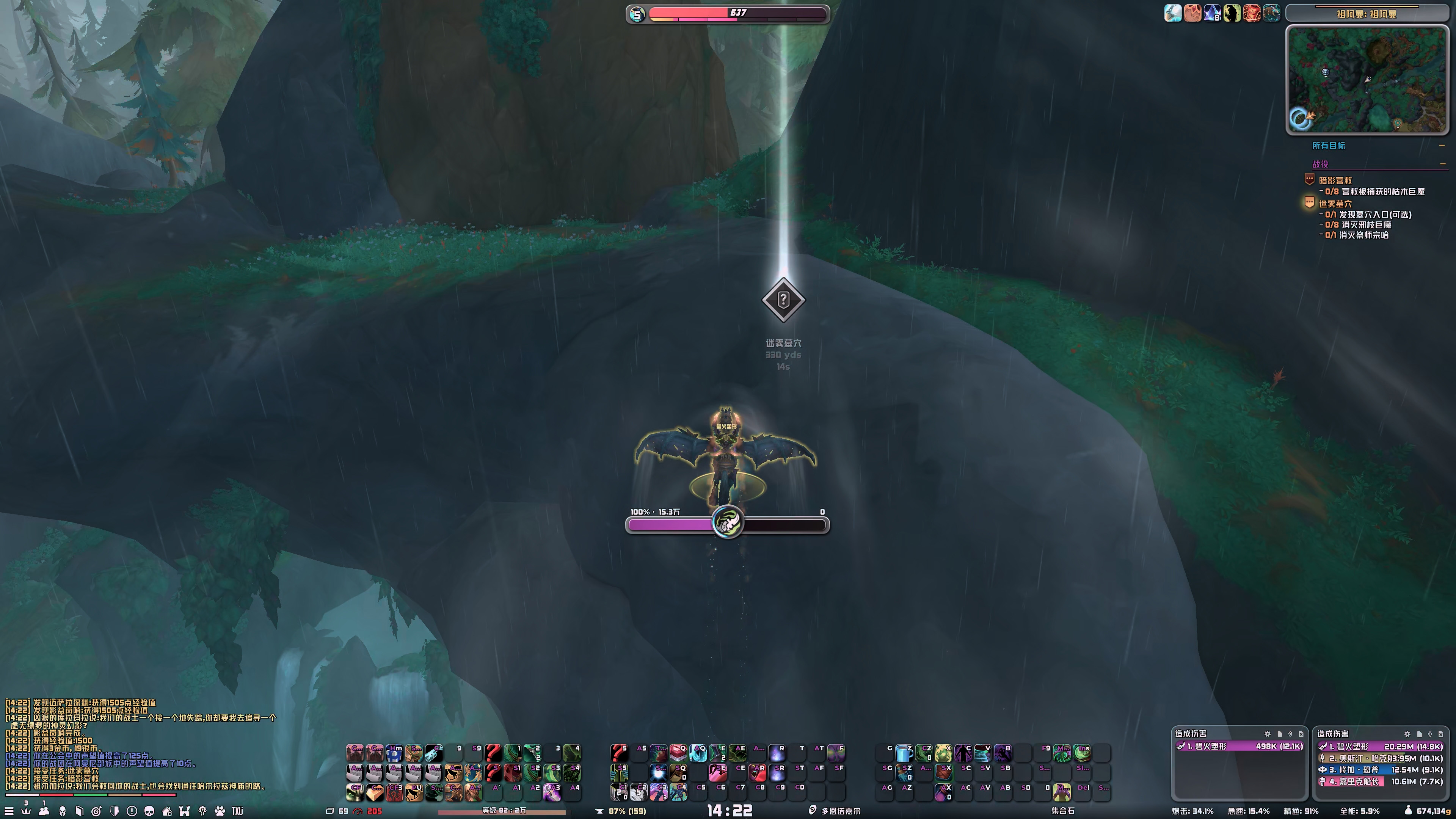
Task: Click the 迷雾墓穴 waypoint diamond marker
Action: coord(783,300)
